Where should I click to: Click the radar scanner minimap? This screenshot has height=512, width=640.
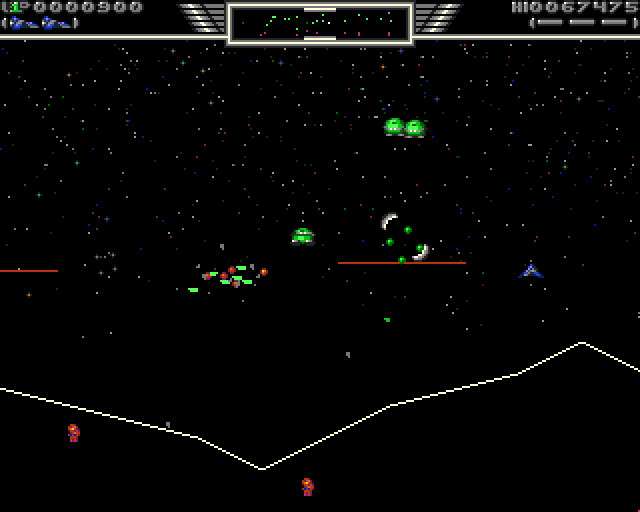point(320,23)
